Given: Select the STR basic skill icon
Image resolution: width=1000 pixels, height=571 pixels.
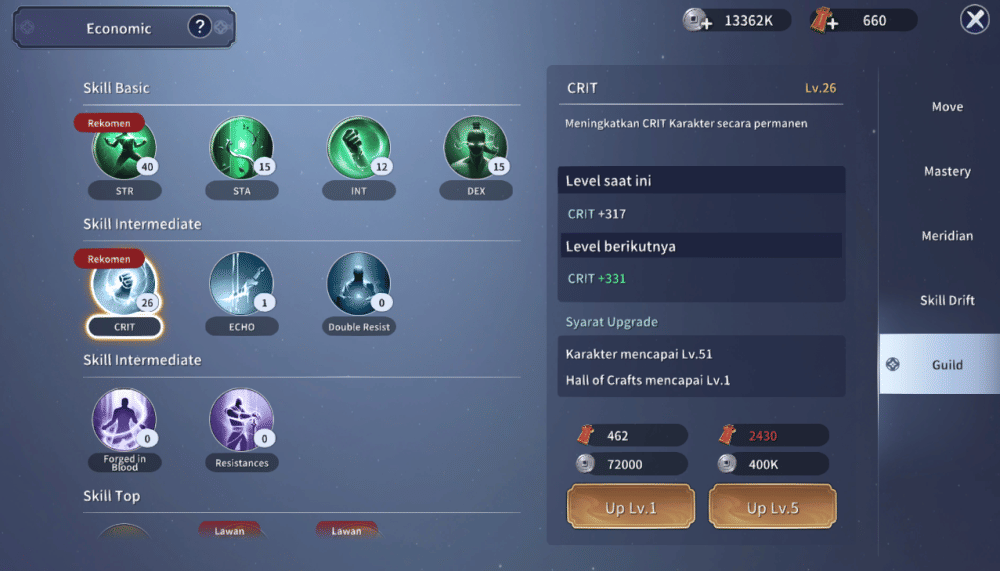Looking at the screenshot, I should [x=124, y=150].
